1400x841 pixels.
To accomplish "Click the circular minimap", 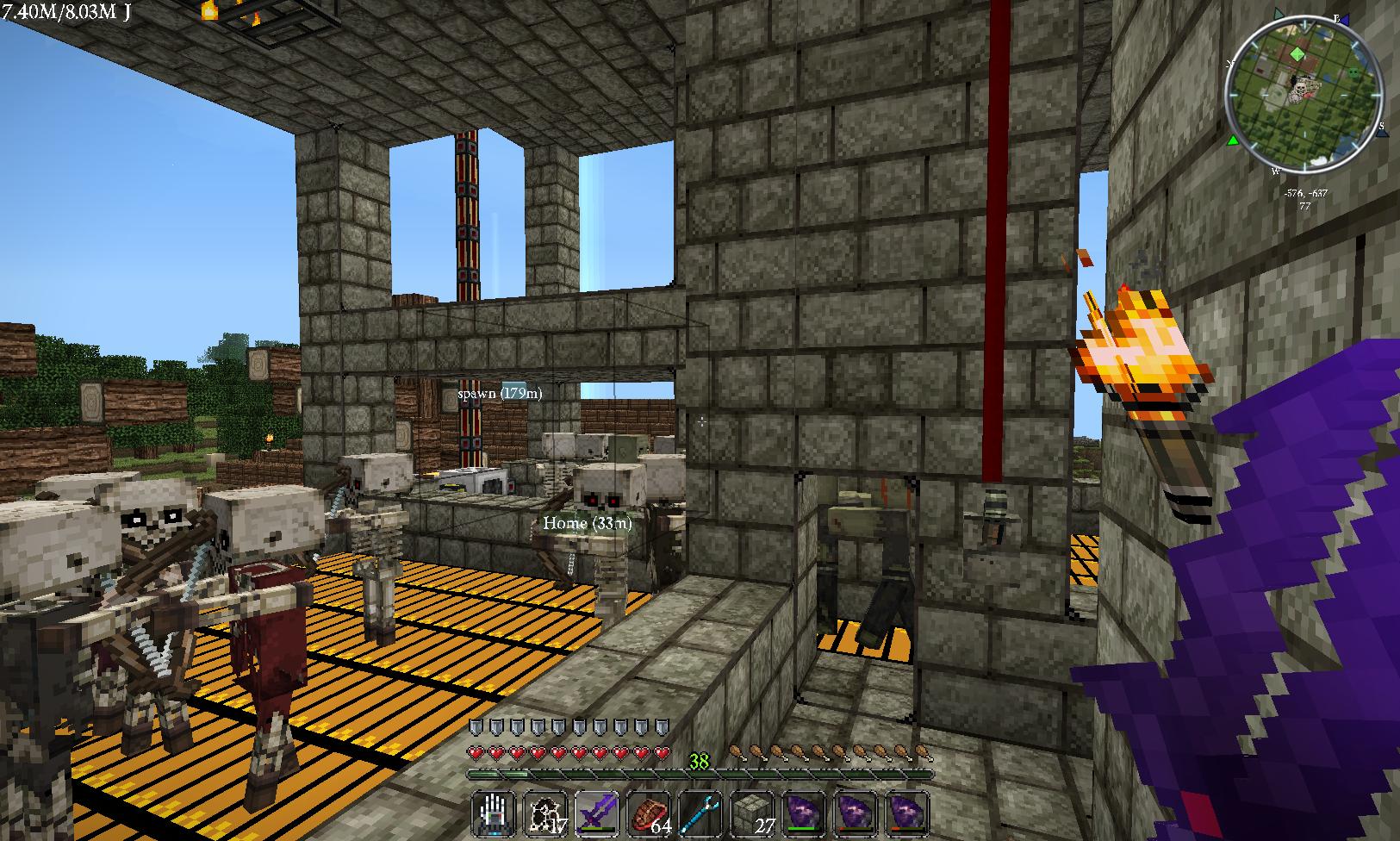I will pos(1304,93).
